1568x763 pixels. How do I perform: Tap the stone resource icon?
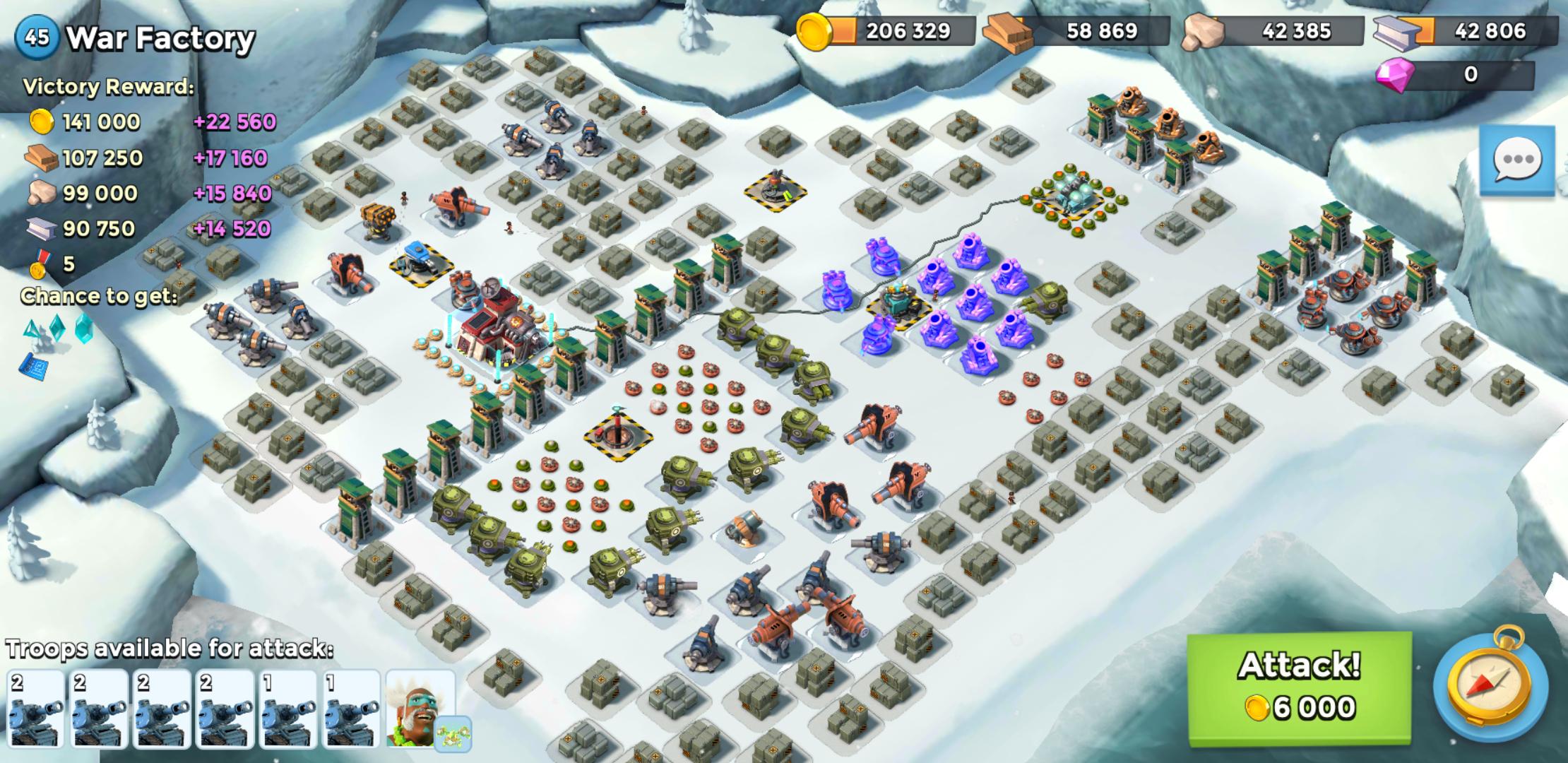(x=1204, y=30)
